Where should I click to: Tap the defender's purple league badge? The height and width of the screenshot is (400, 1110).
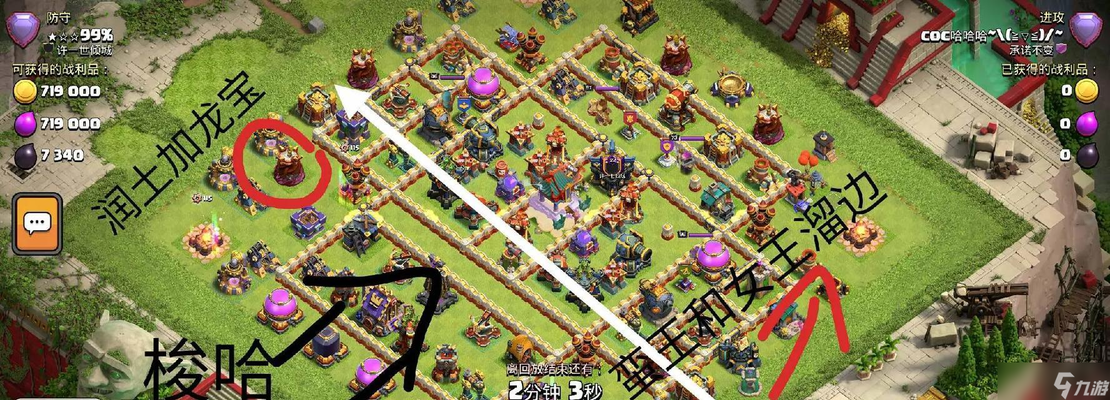(22, 28)
